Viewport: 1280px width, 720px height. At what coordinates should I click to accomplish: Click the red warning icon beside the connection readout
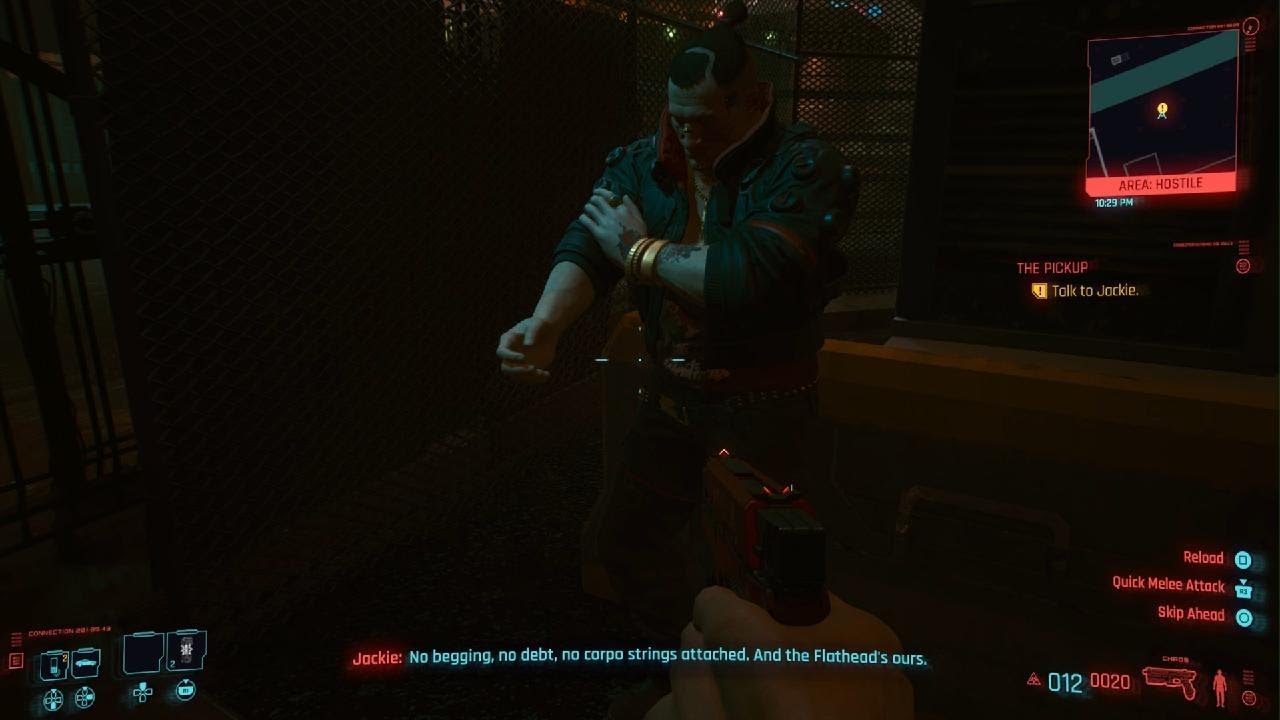[17, 660]
